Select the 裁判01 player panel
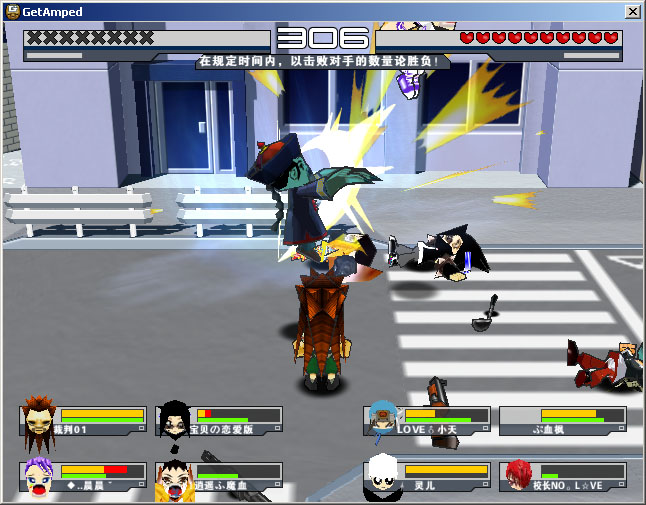 pyautogui.click(x=84, y=420)
